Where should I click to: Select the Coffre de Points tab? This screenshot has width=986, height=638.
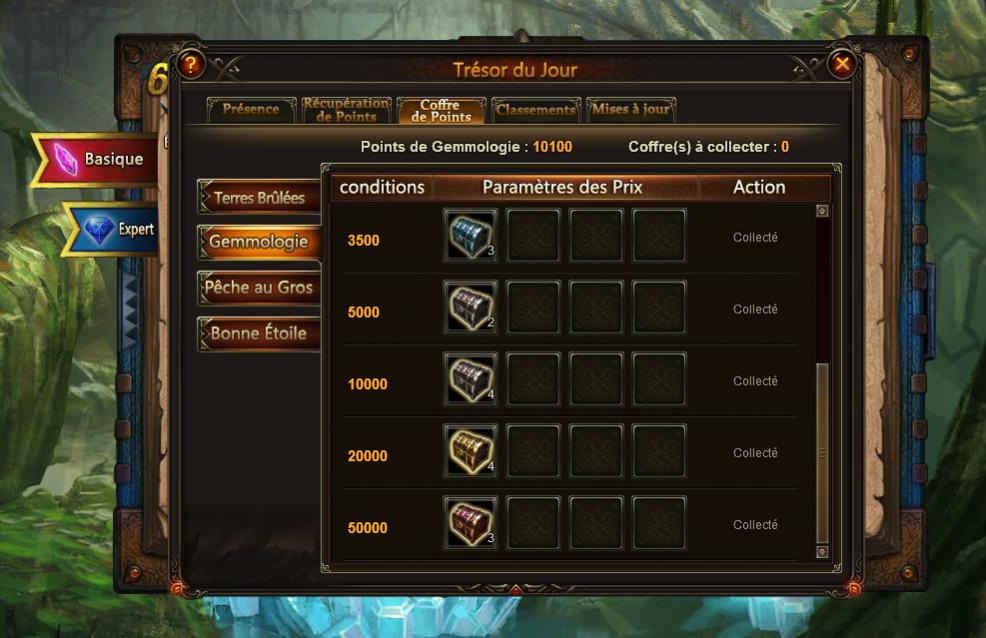[x=440, y=110]
